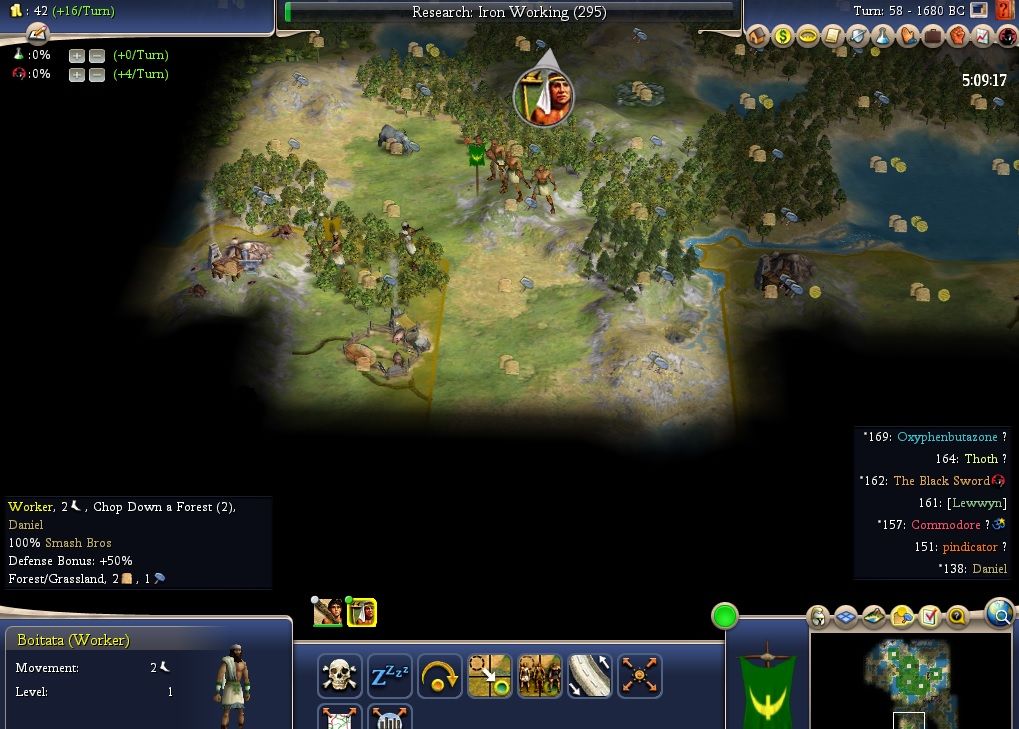Viewport: 1019px width, 729px height.
Task: Activate the Go To move command
Action: (x=490, y=677)
